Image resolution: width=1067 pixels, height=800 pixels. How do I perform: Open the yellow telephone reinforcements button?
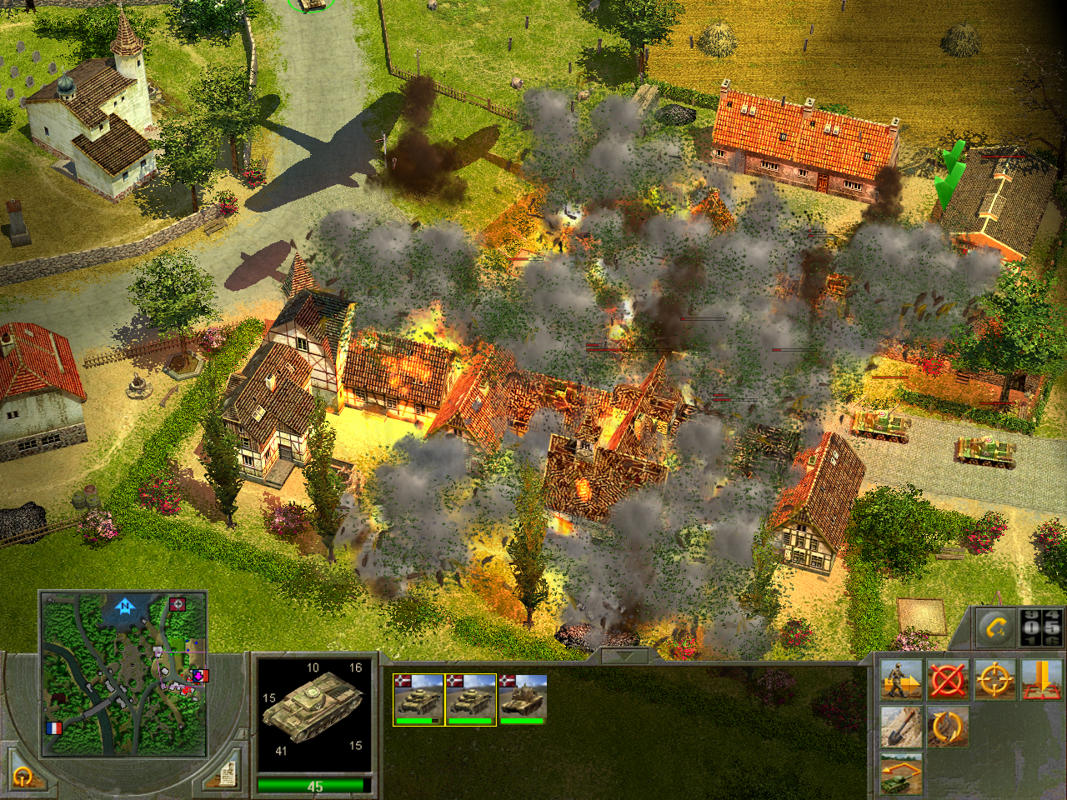[x=992, y=627]
